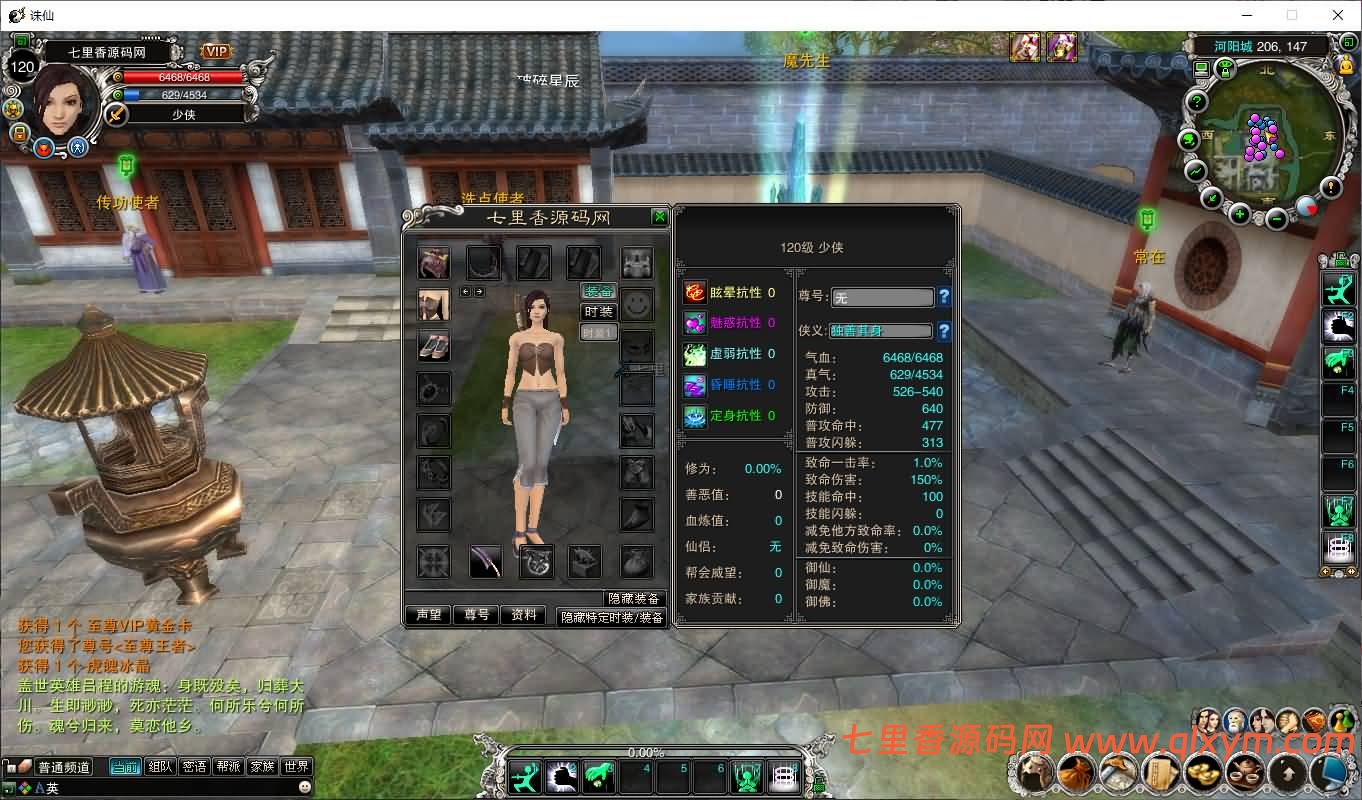Click the smiley icon on the equipment panel

(x=637, y=305)
